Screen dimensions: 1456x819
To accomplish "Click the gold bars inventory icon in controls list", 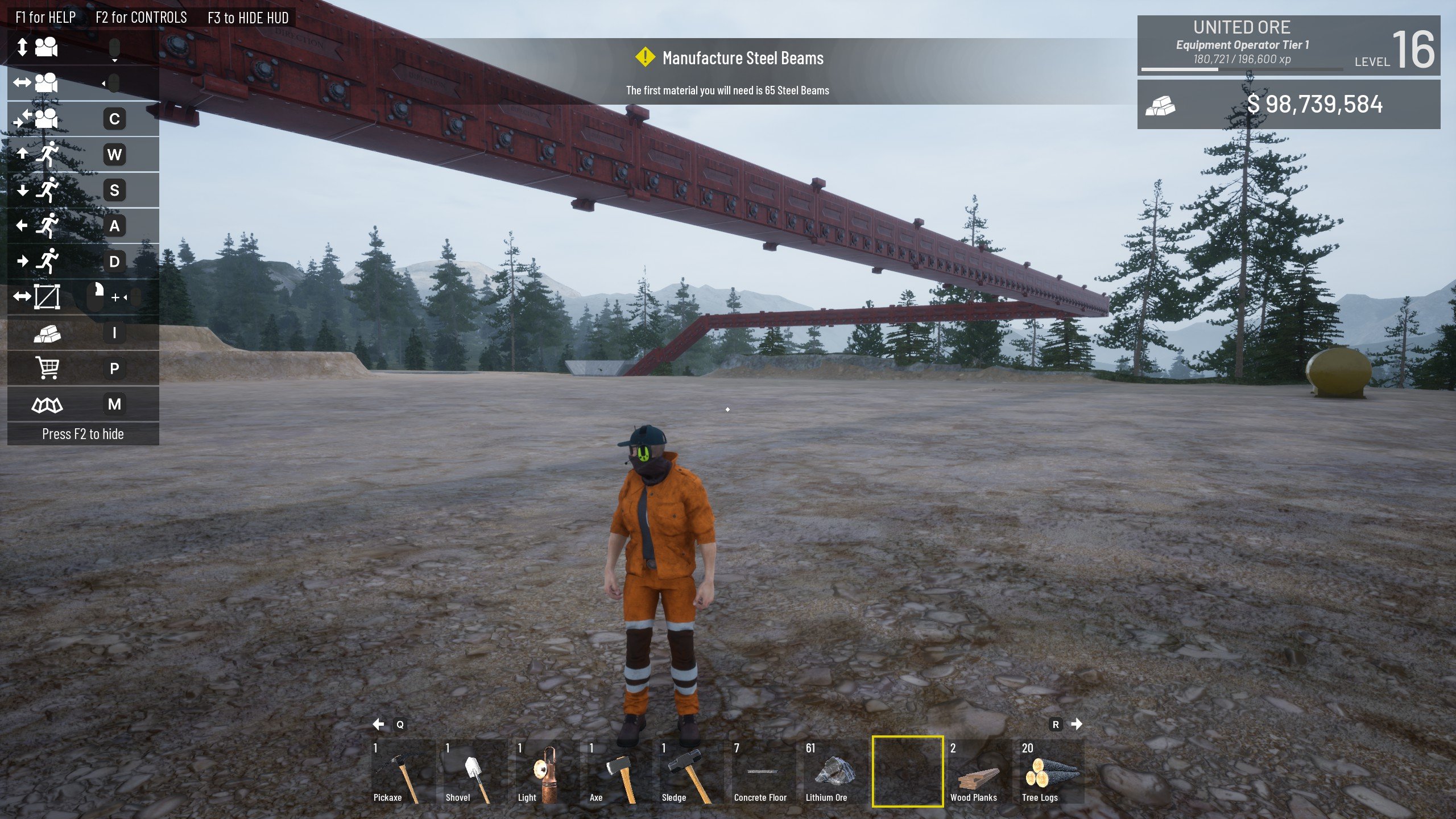I will tap(48, 333).
